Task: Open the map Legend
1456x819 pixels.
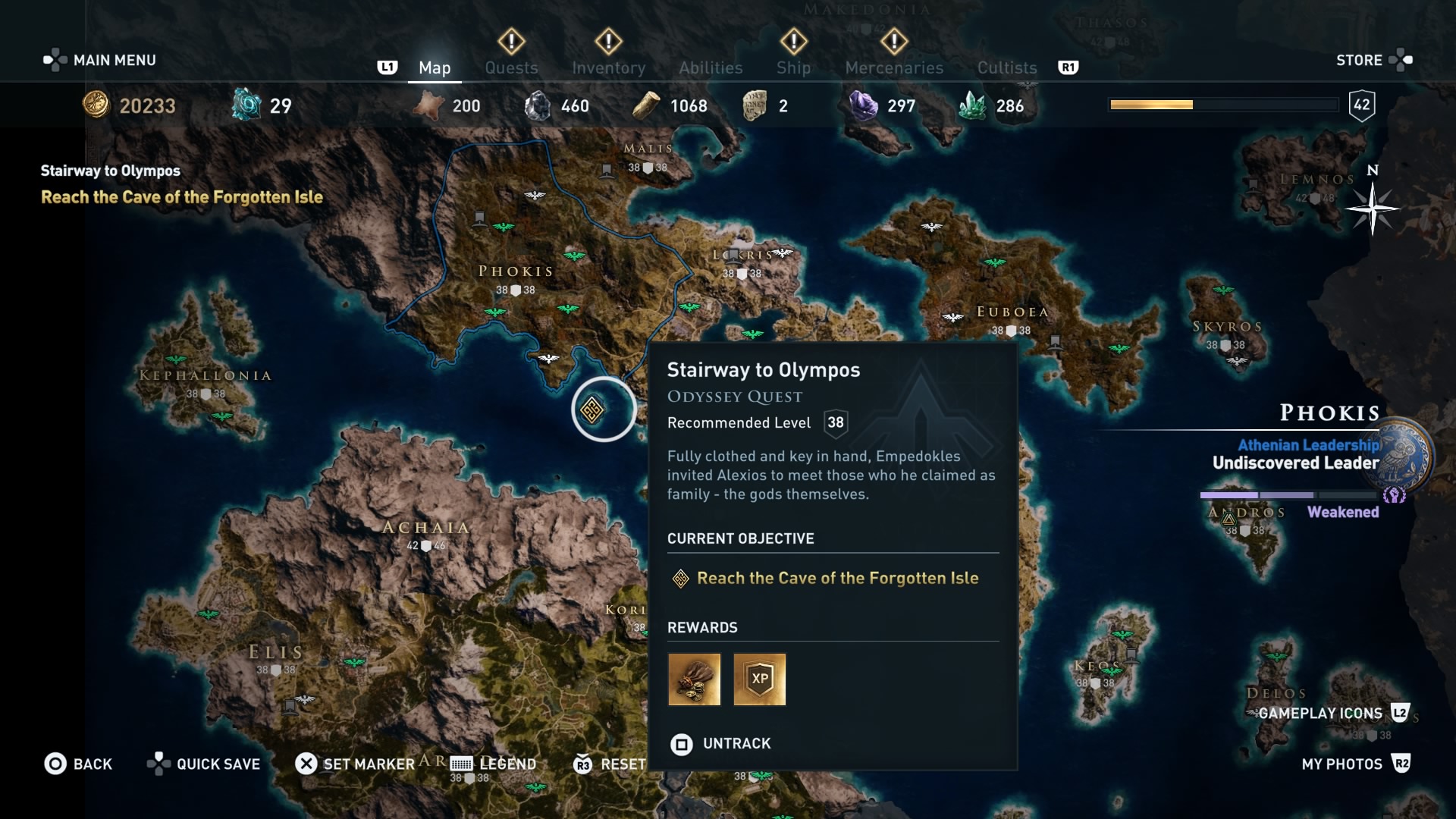Action: coord(494,764)
